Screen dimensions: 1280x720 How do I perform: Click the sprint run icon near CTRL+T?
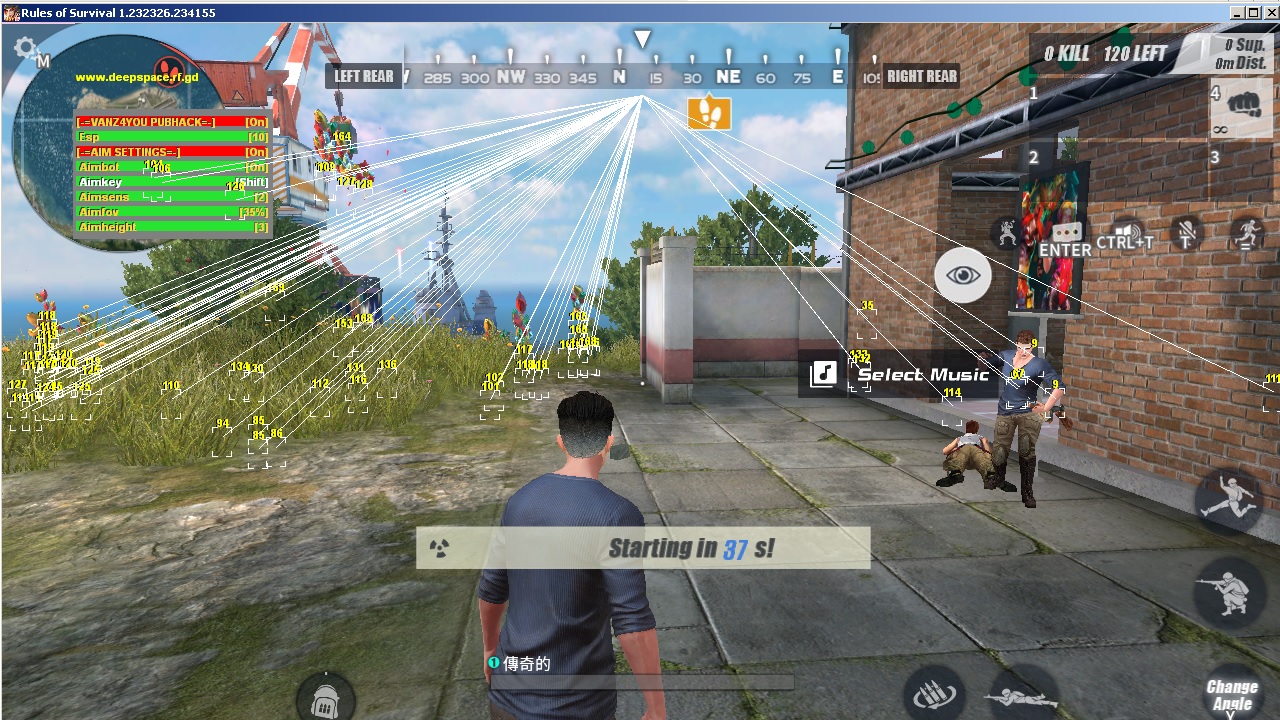coord(1248,234)
